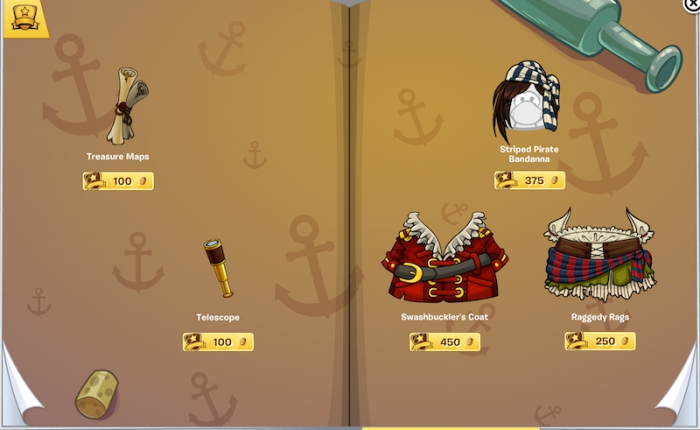Open the gold badge tab
The image size is (700, 430).
click(x=25, y=17)
